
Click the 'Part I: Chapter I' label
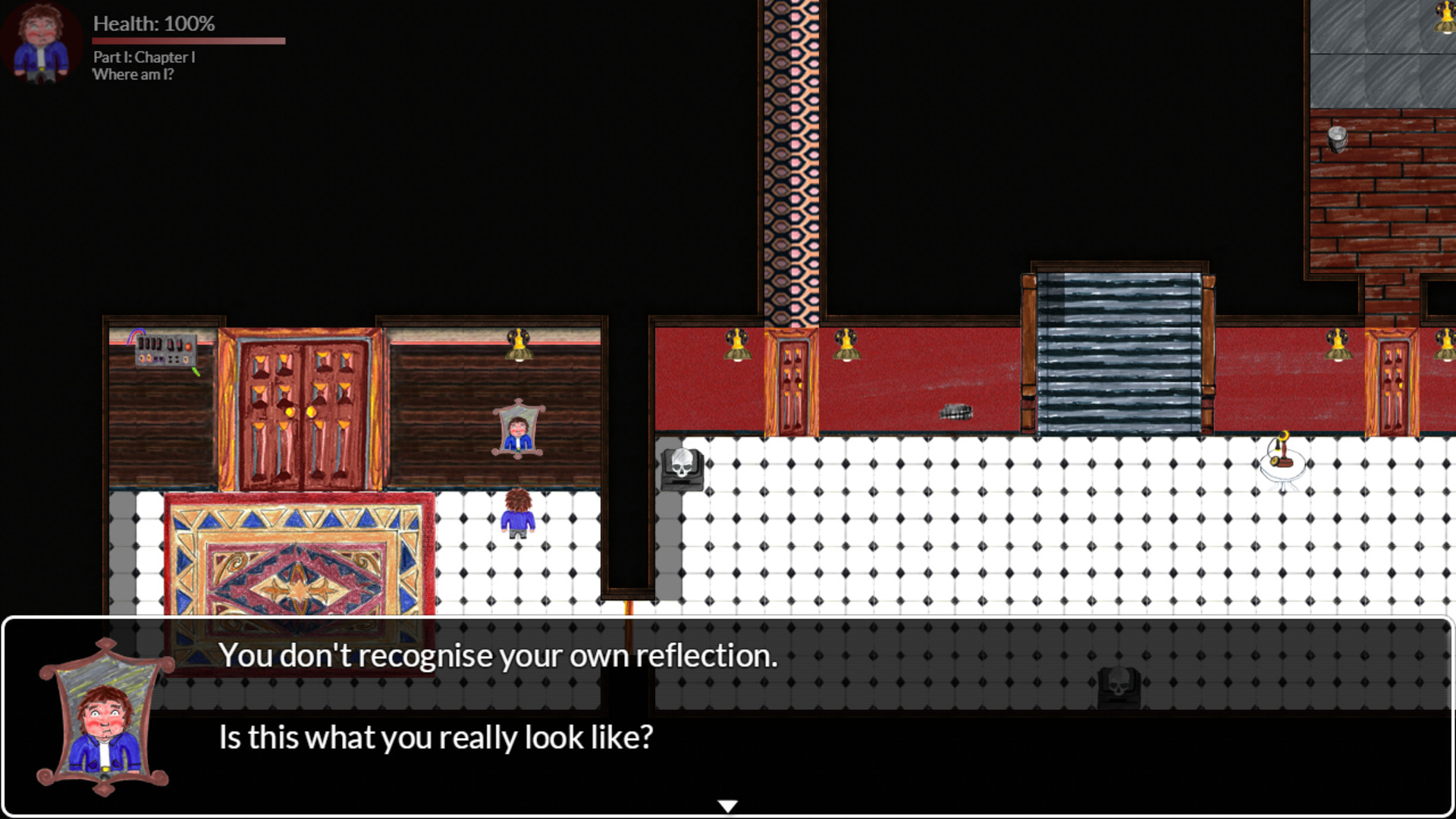(x=143, y=56)
